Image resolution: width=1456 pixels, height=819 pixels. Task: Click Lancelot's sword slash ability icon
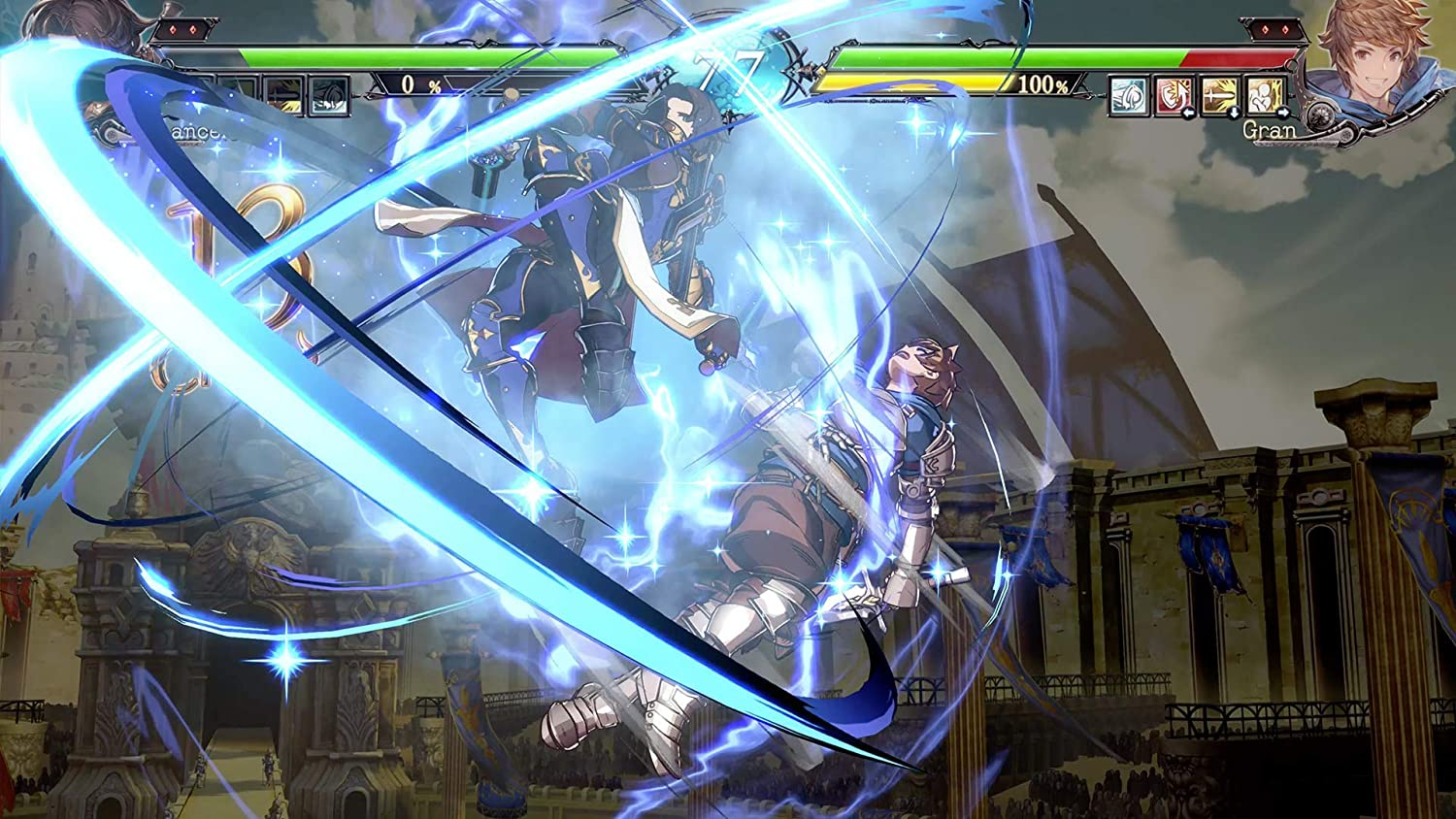point(283,93)
